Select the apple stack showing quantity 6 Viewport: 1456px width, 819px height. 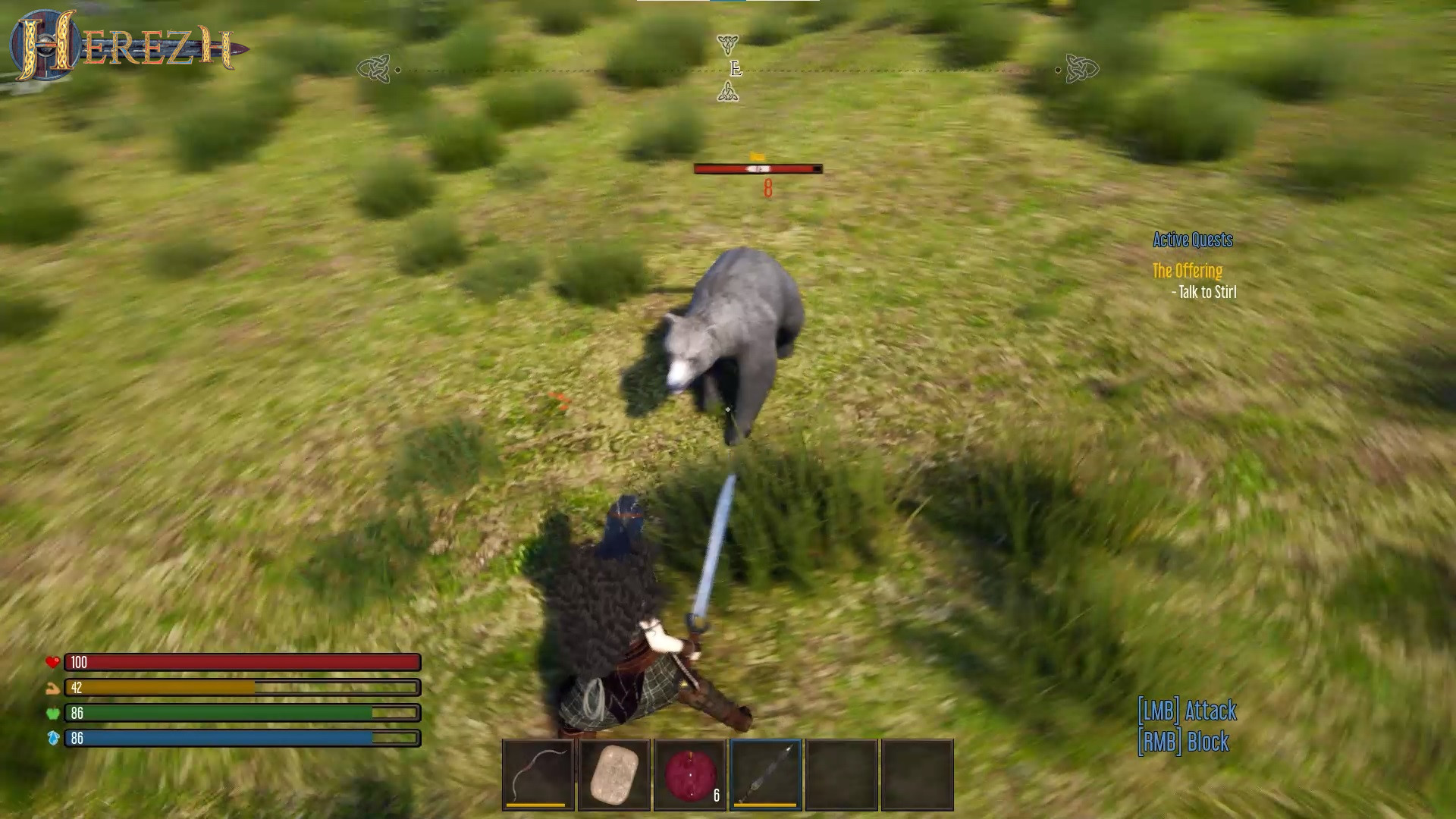[x=689, y=775]
